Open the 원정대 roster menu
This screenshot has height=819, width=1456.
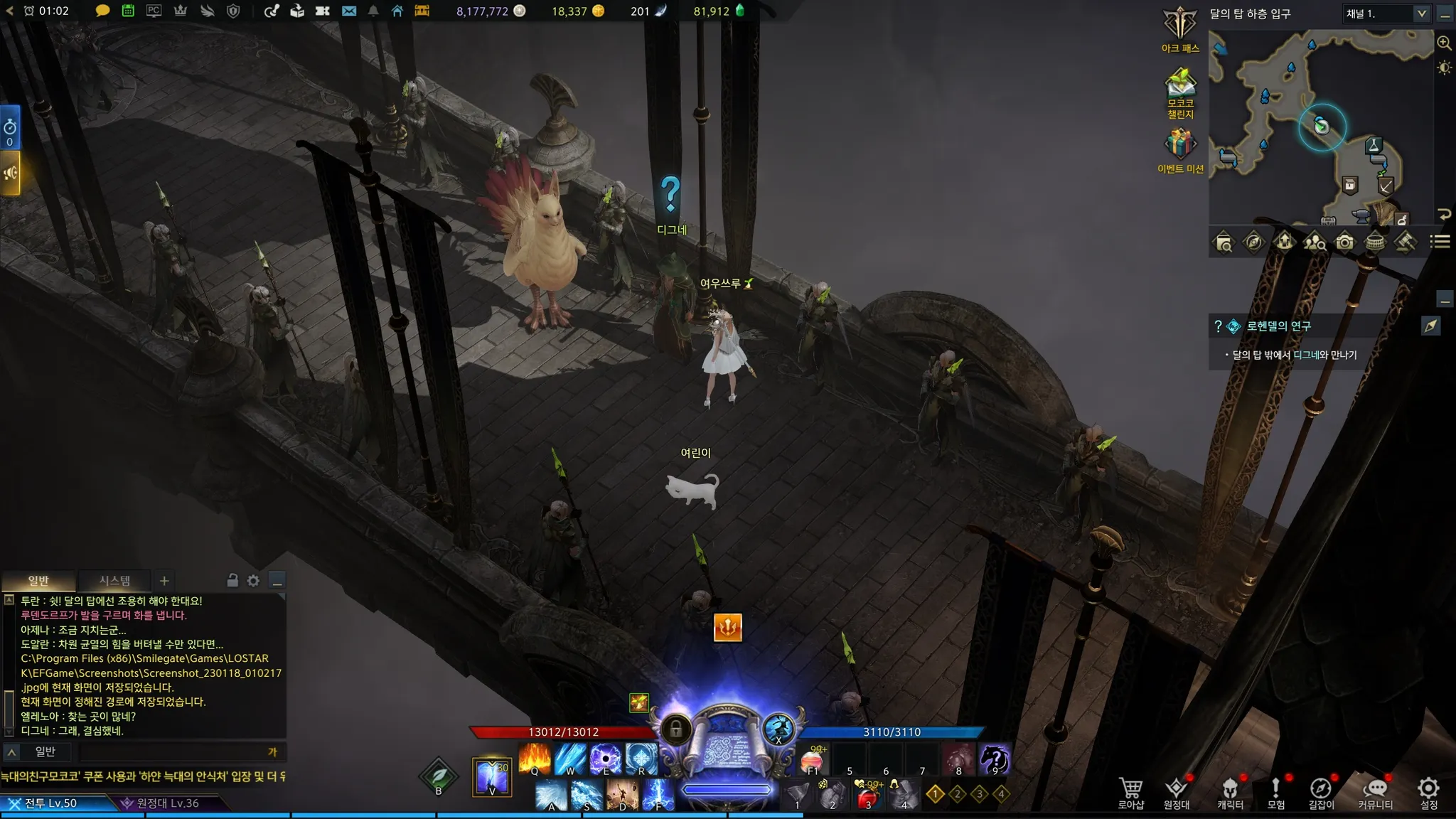click(1176, 792)
